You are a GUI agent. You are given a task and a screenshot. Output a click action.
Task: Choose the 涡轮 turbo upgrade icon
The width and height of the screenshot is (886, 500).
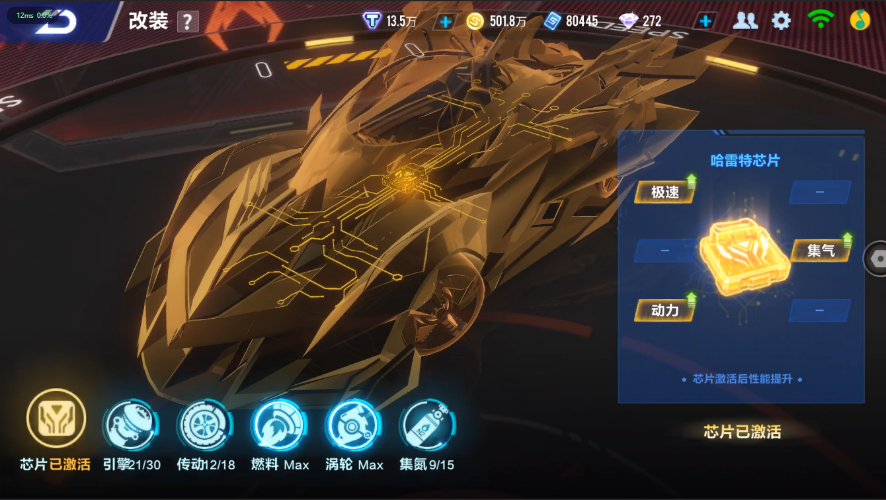click(x=354, y=424)
